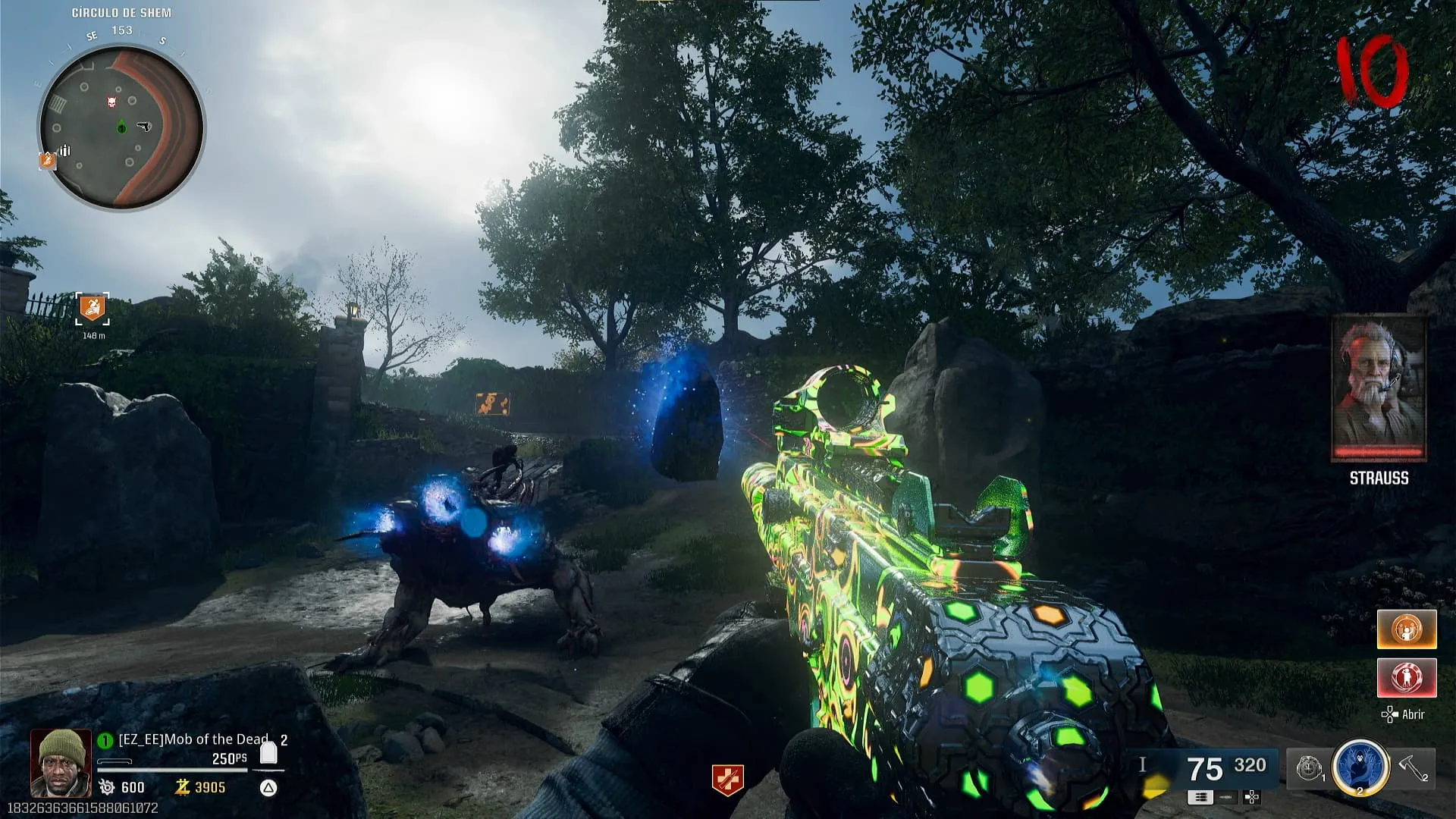Viewport: 1456px width, 819px height.
Task: Click the circular minimap
Action: click(121, 127)
